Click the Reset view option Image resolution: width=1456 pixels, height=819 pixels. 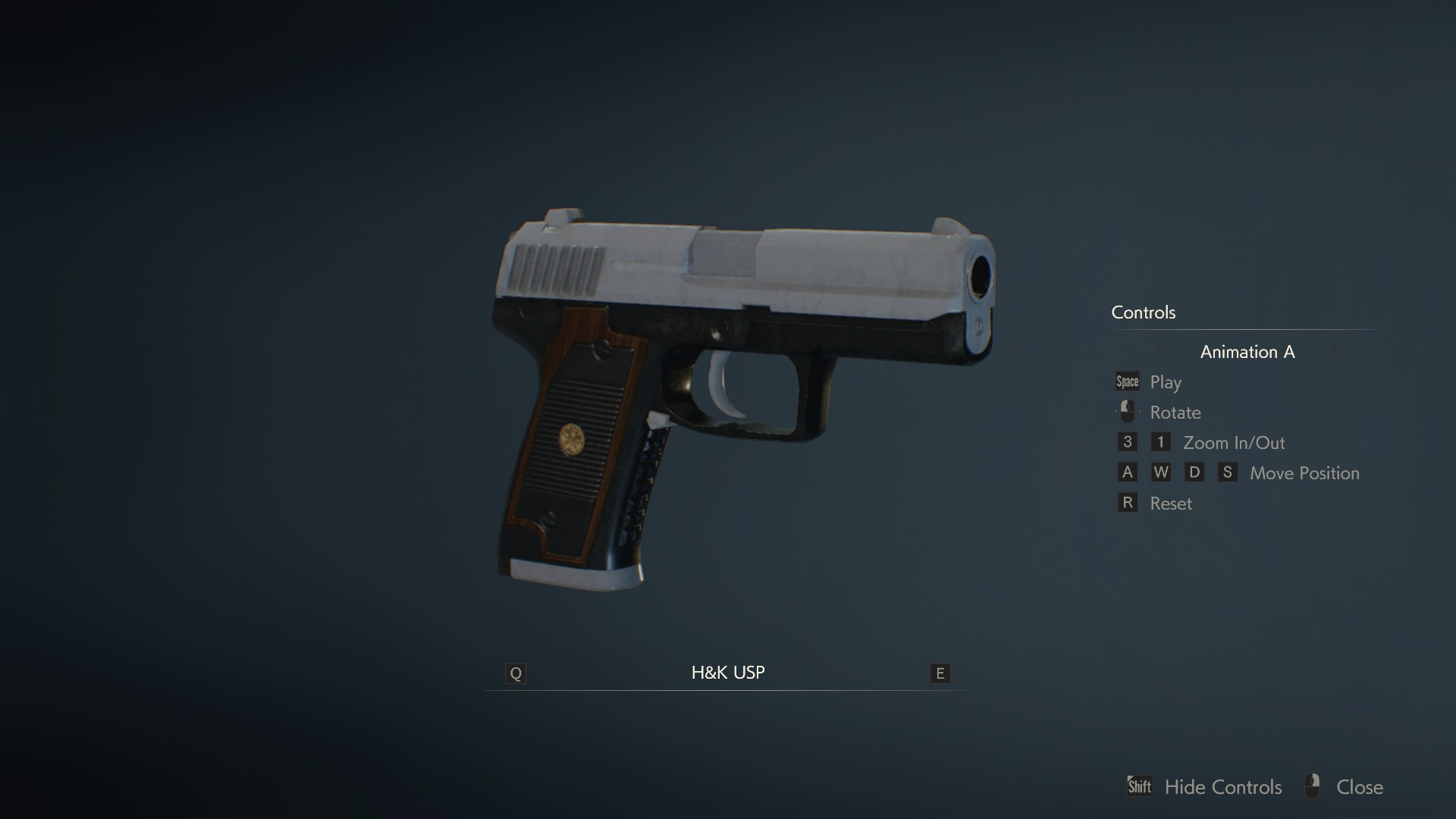1170,504
